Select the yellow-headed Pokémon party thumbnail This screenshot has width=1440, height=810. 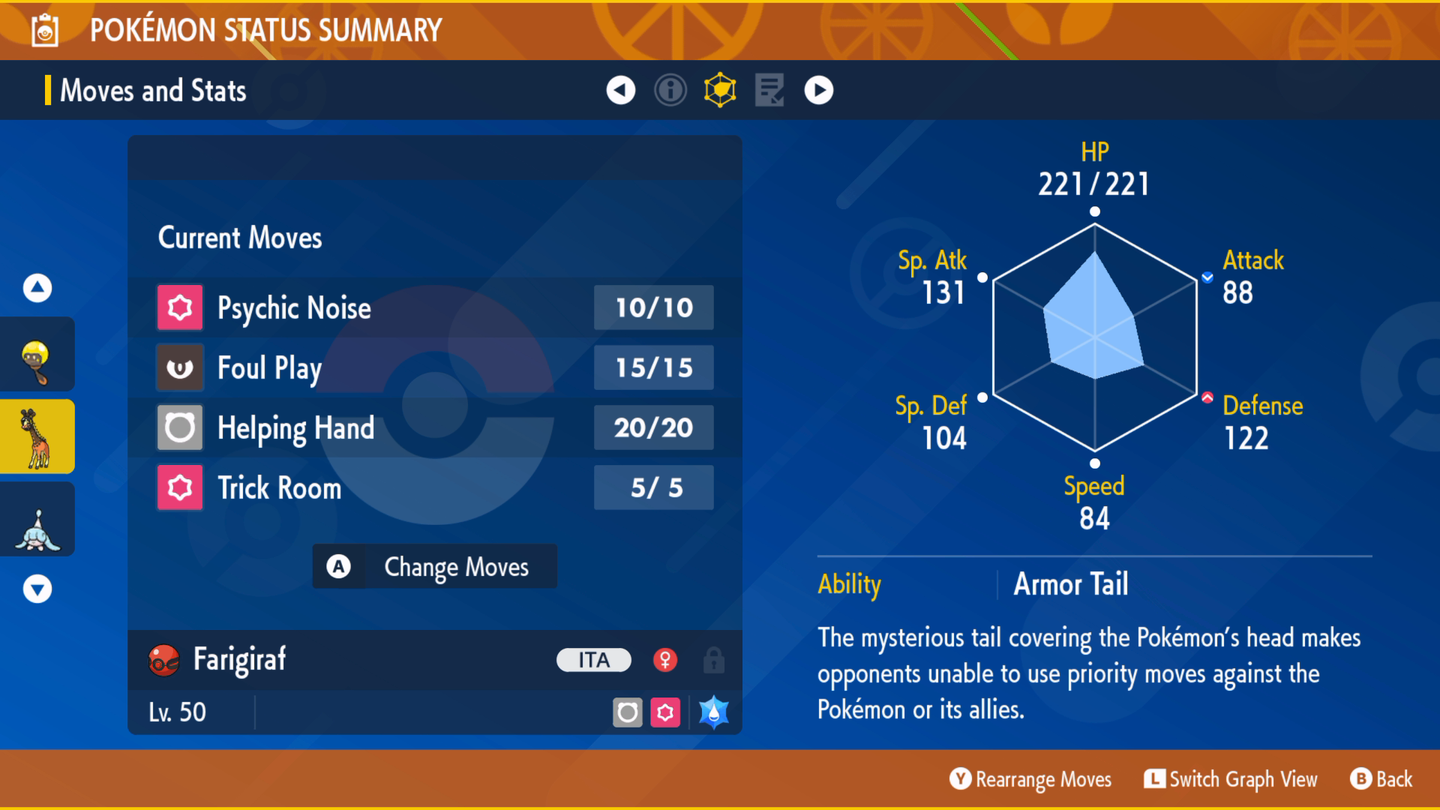click(38, 355)
